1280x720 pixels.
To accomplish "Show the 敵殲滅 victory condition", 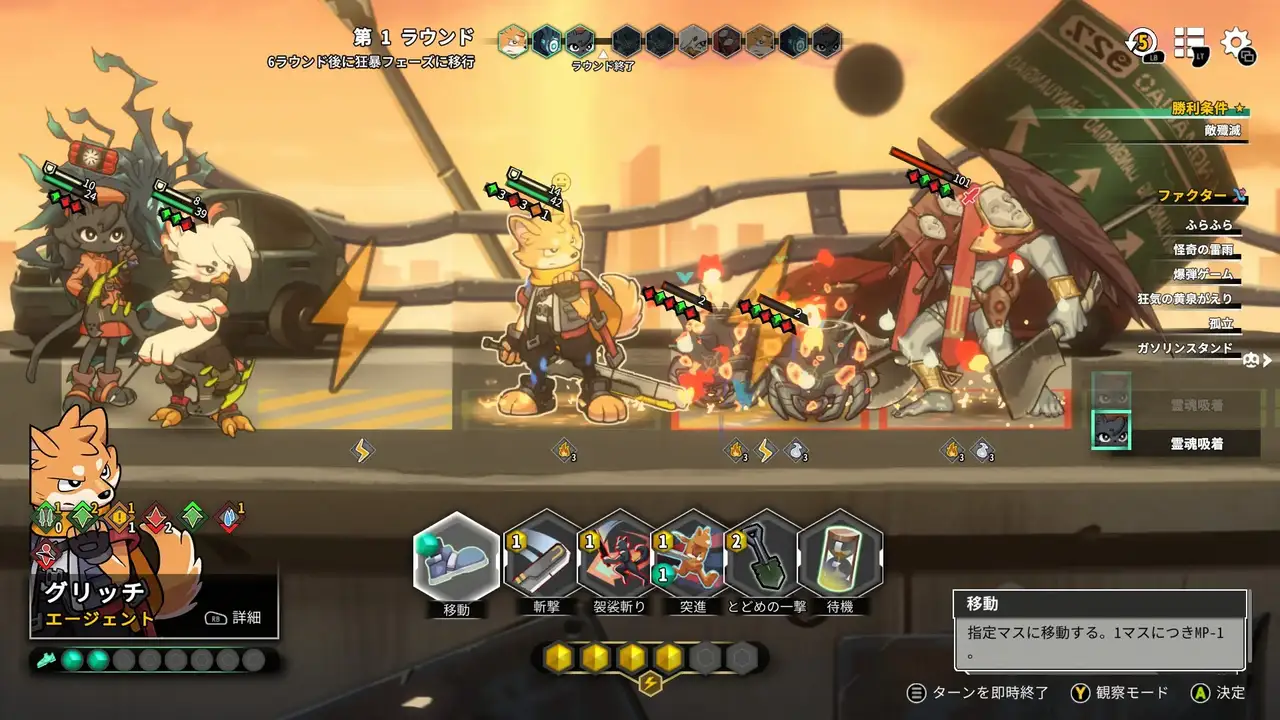I will tap(1222, 130).
